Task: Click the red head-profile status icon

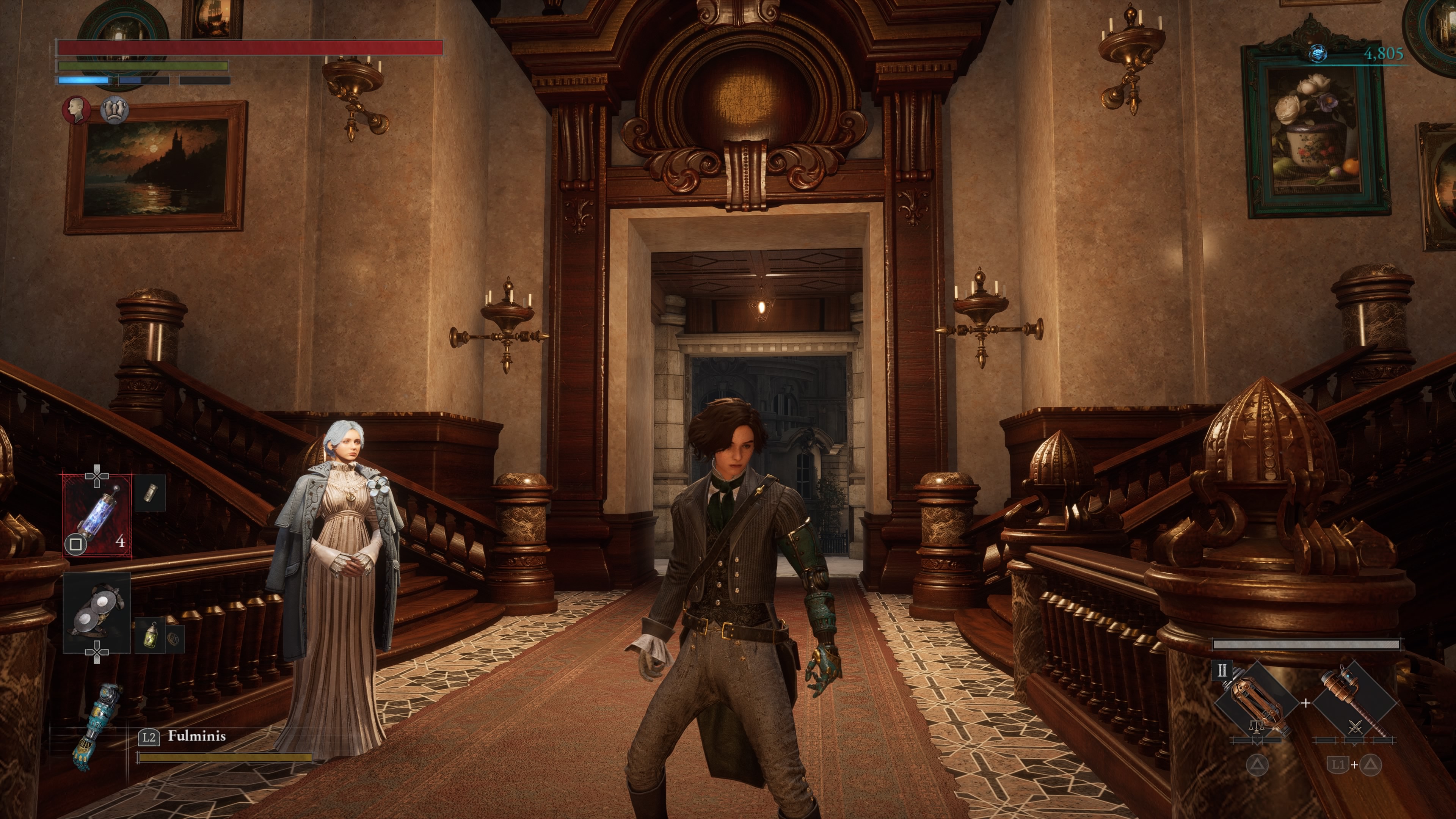Action: point(76,110)
